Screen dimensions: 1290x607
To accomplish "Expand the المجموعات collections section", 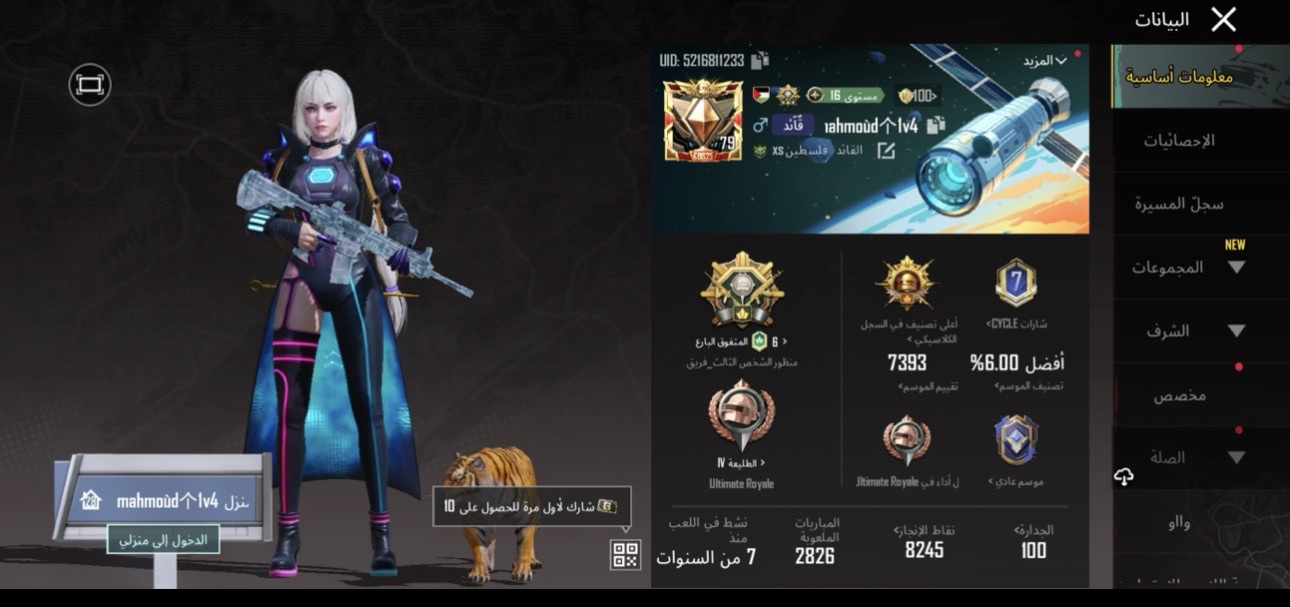I will point(1187,267).
